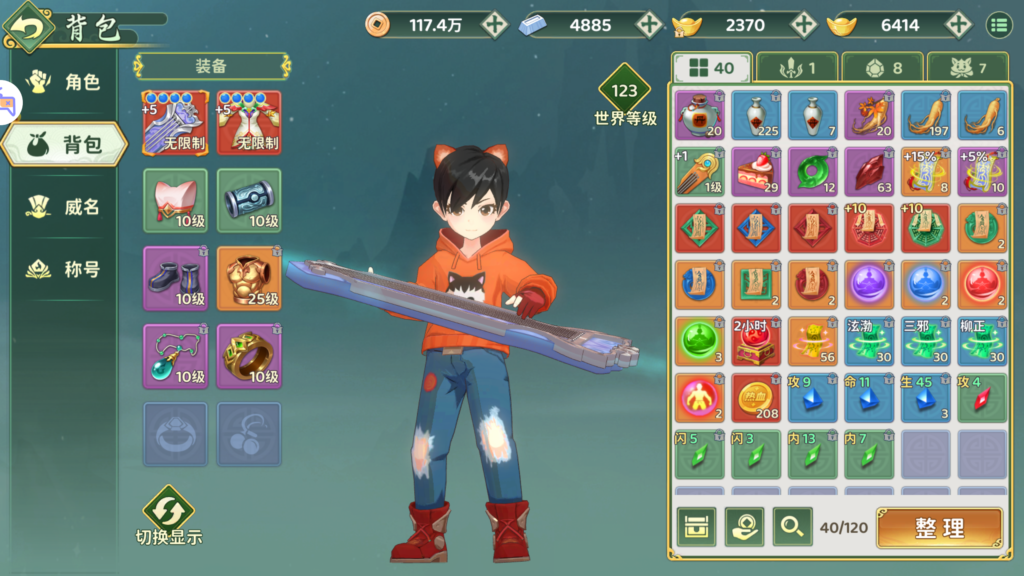
Task: Switch to the bag tab showing 40
Action: coord(710,68)
